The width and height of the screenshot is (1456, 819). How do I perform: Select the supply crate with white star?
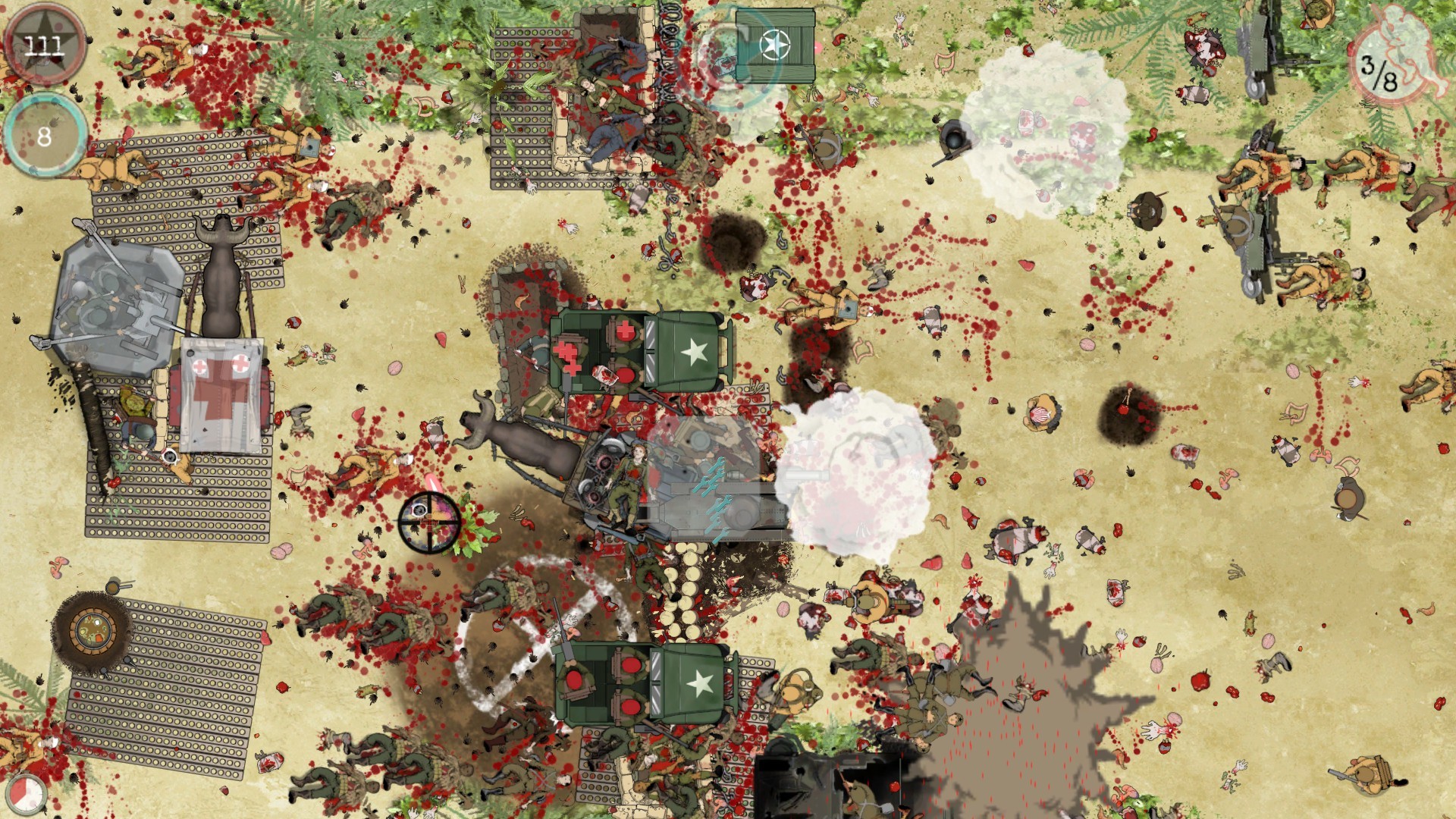pyautogui.click(x=775, y=45)
